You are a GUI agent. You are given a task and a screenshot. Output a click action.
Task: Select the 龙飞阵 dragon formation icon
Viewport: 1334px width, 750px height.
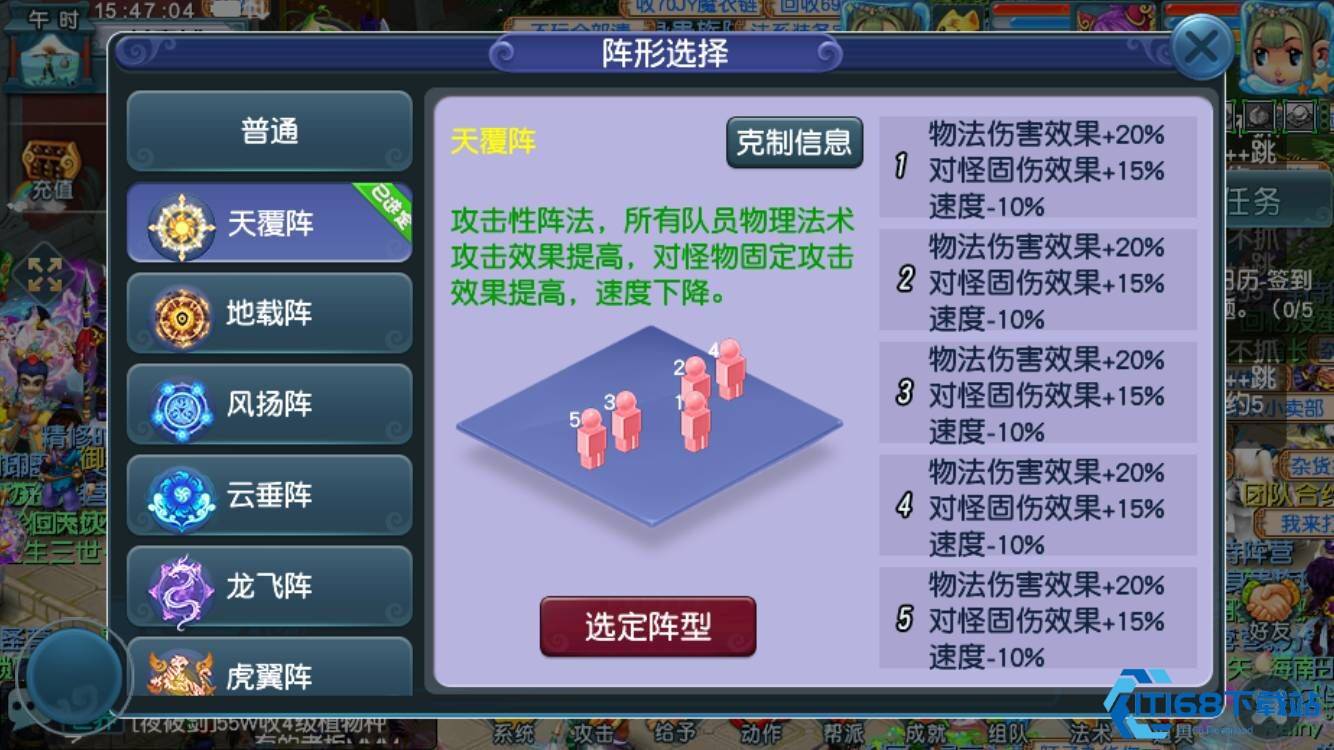(x=180, y=586)
